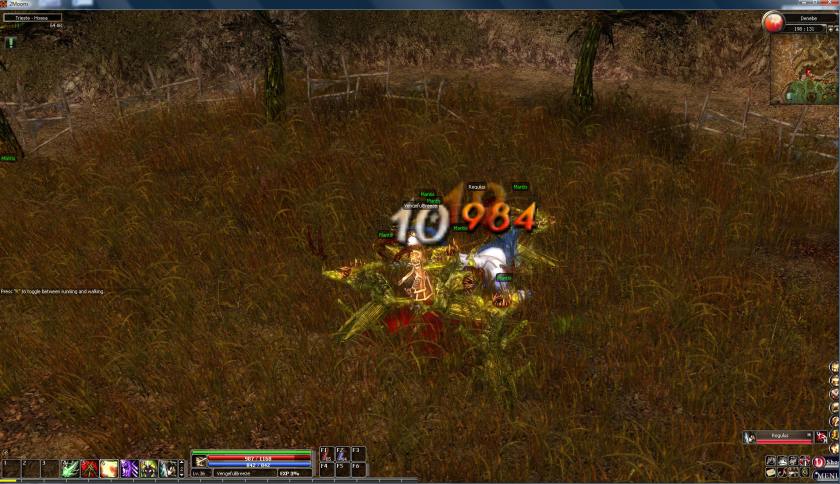Click the red orb beside the minimap
Viewport: 840px width, 484px height.
coord(773,21)
